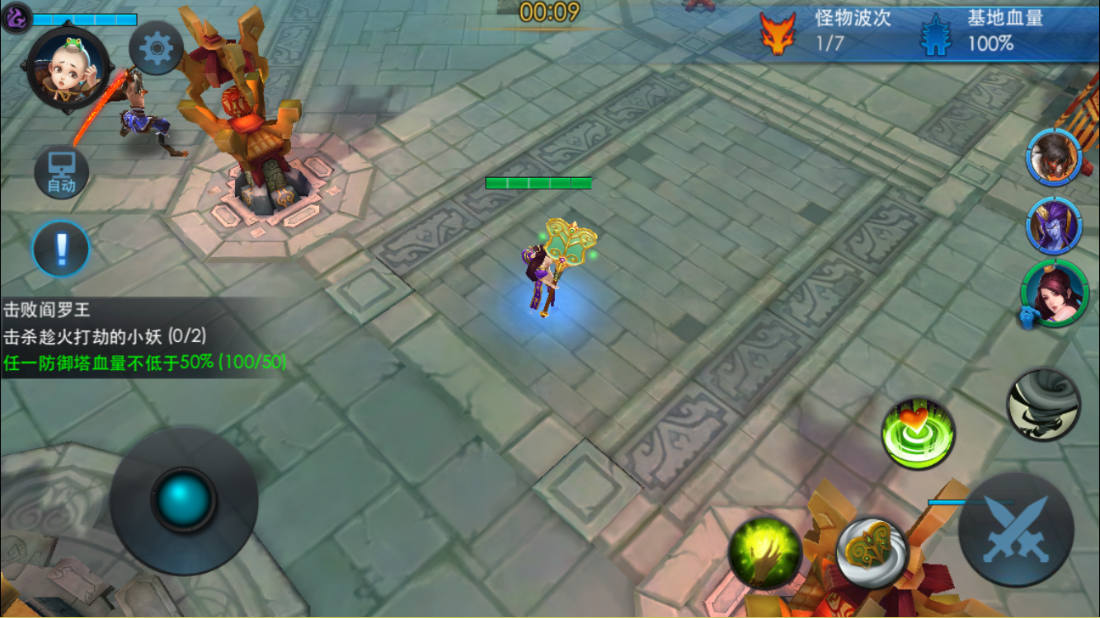Switch to the red-haired warrior hero portrait
Screen dimensions: 1100x618
[x=1054, y=157]
